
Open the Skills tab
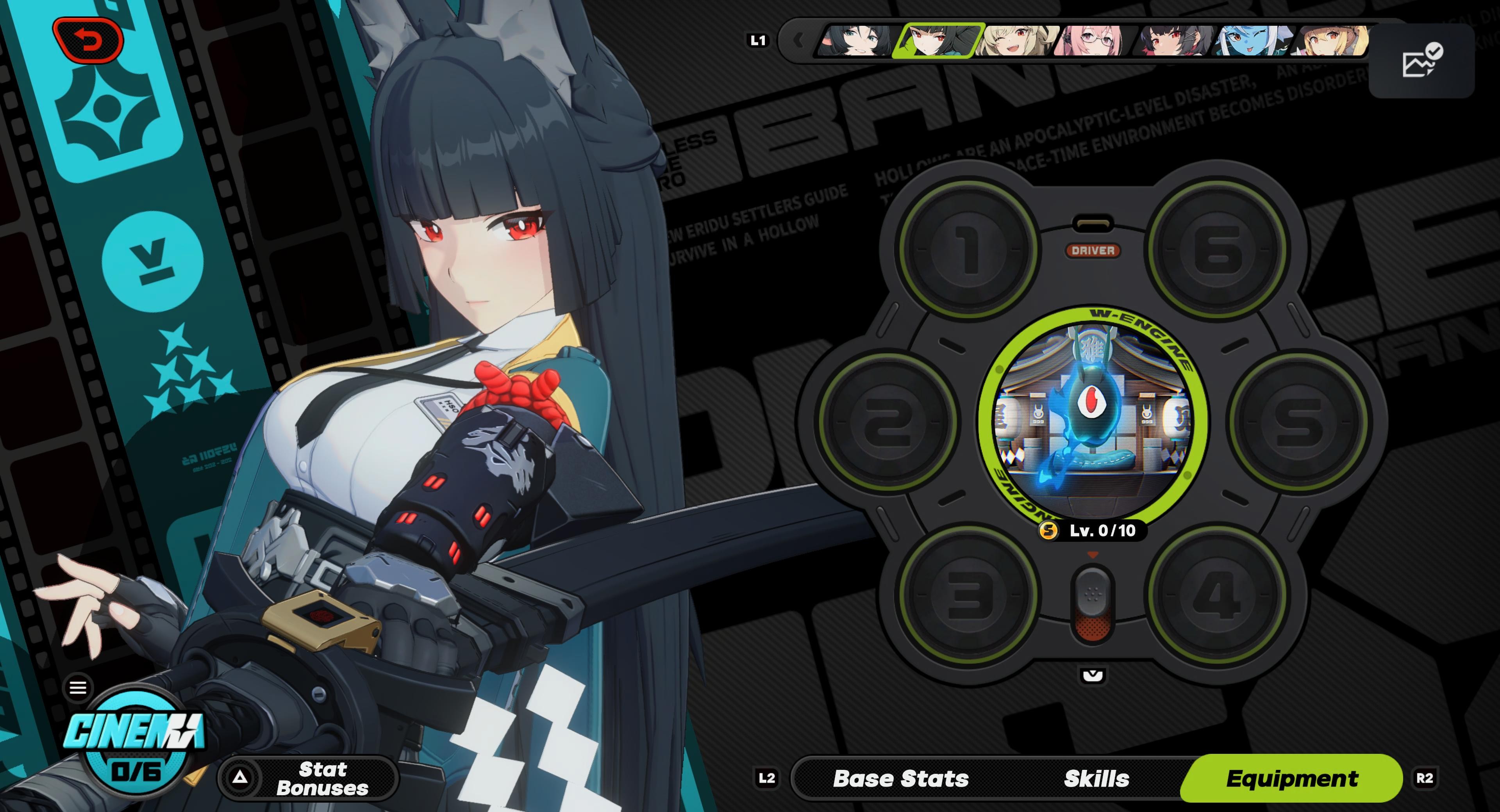(x=1096, y=778)
